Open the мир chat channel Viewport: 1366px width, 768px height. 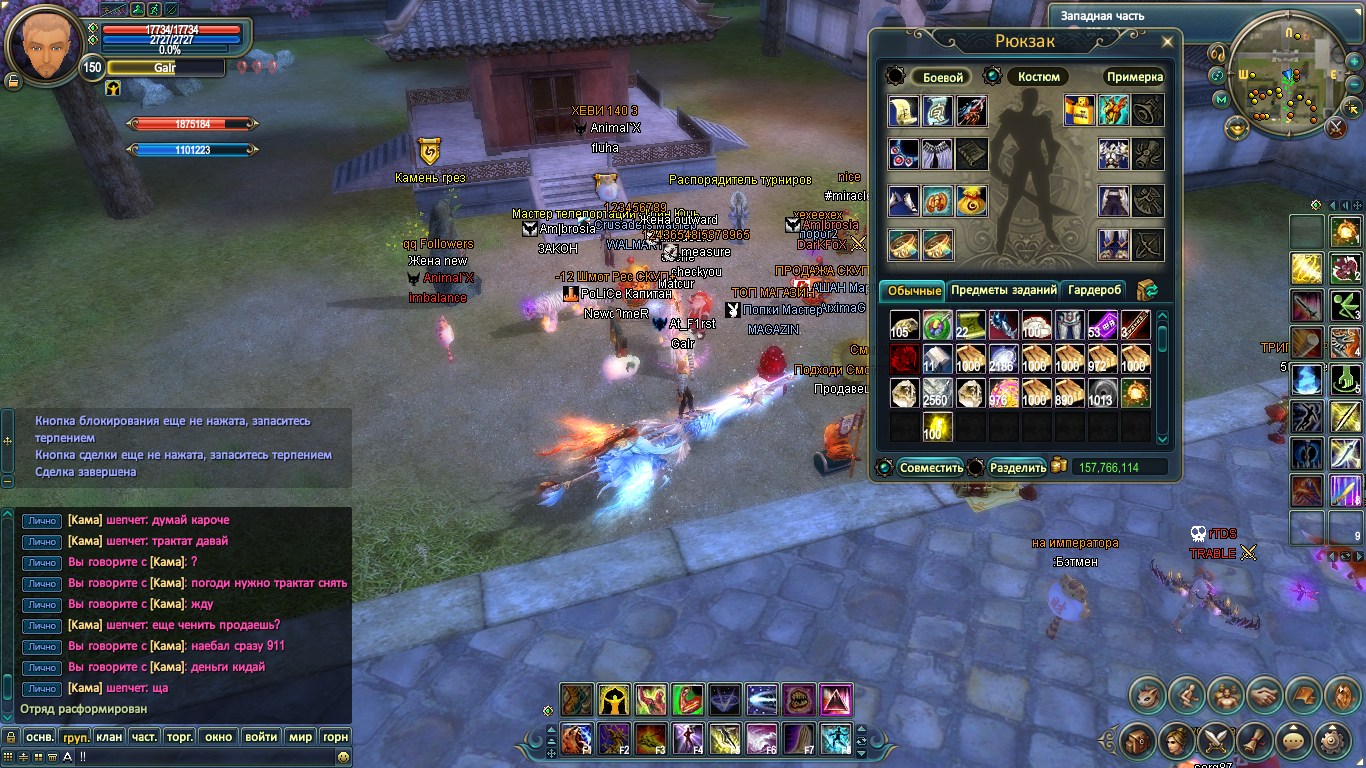tap(300, 737)
